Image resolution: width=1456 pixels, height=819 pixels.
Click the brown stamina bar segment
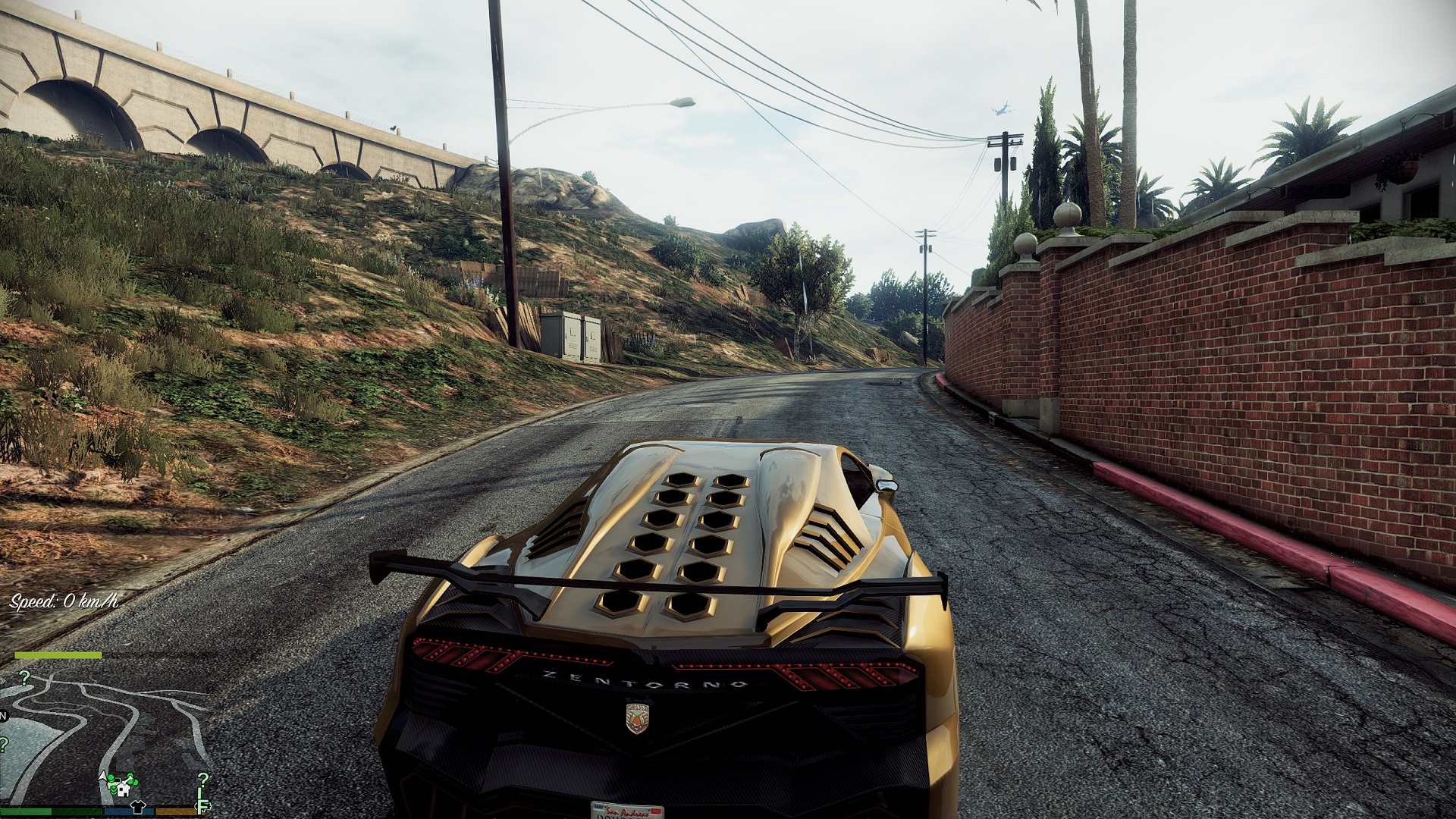[x=174, y=812]
